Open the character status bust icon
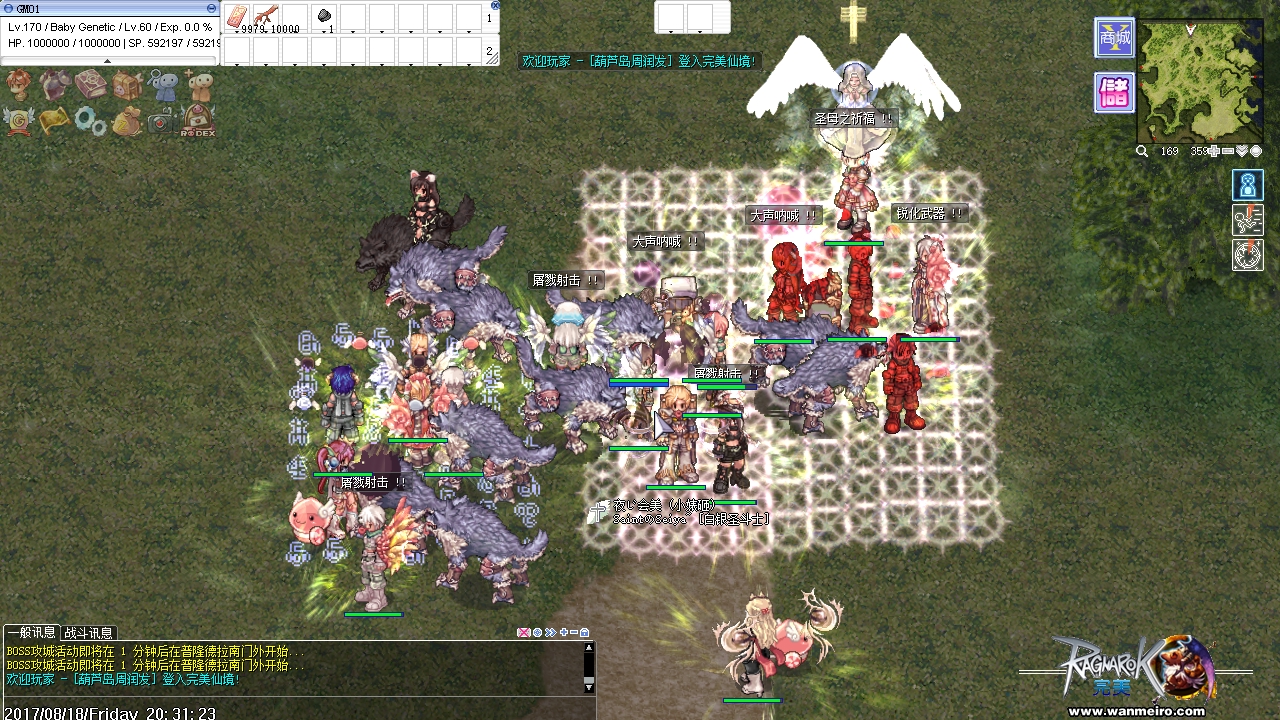Image resolution: width=1280 pixels, height=720 pixels. (x=19, y=86)
